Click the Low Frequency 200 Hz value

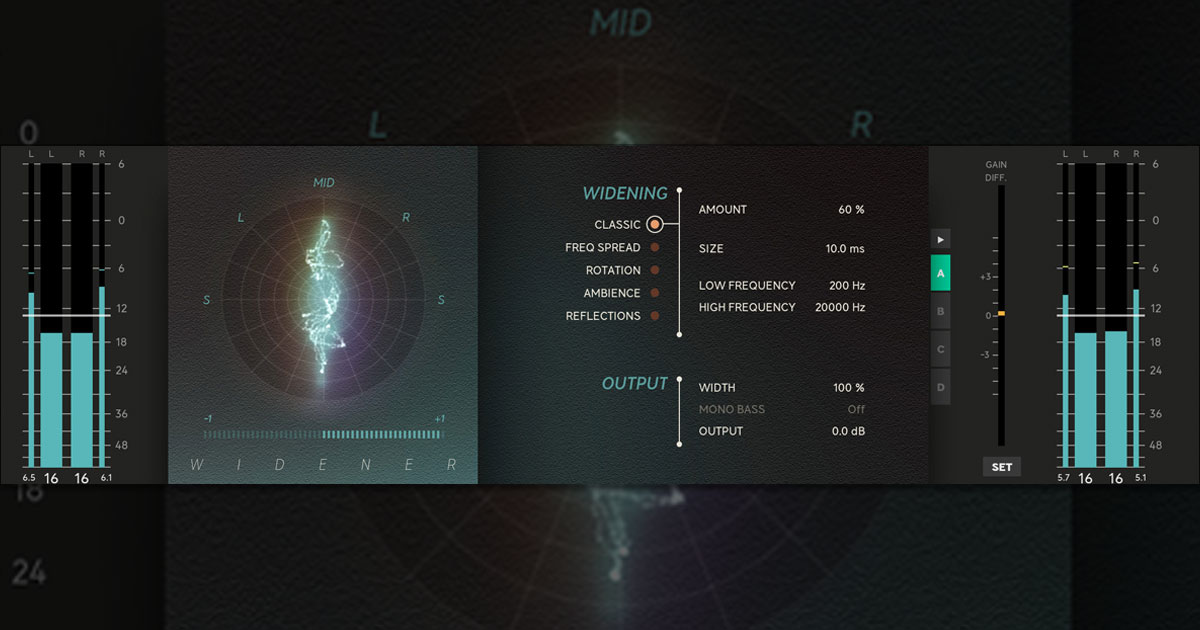point(846,286)
